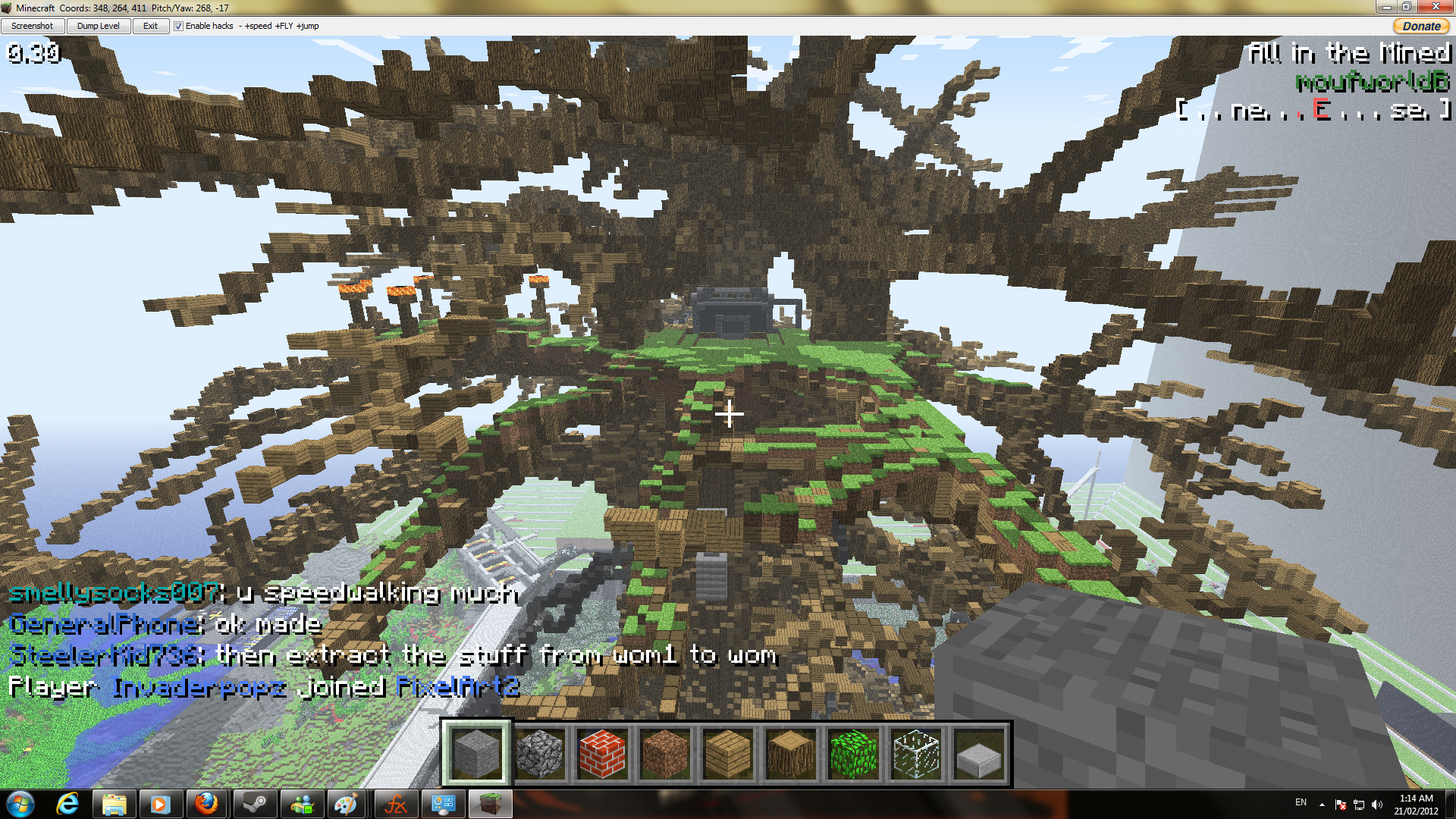Take a screenshot using the Screenshot button
The image size is (1456, 819).
tap(33, 25)
